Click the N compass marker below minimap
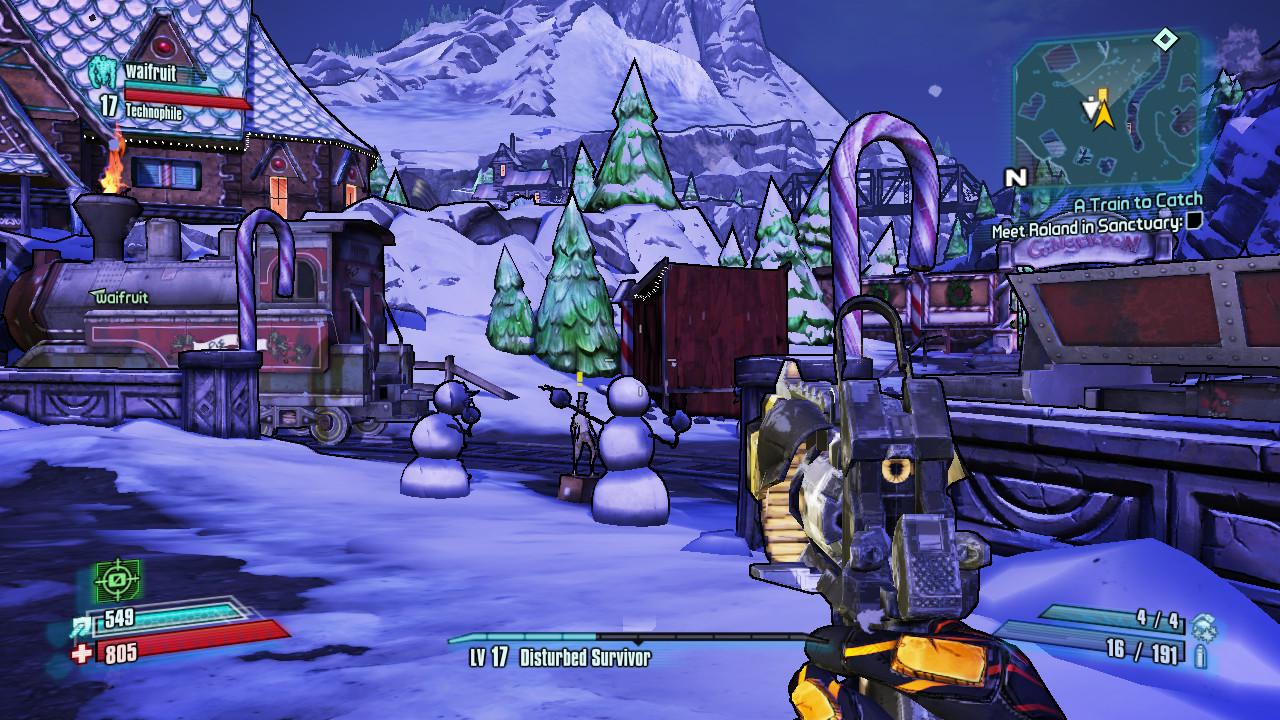1280x720 pixels. point(1016,174)
